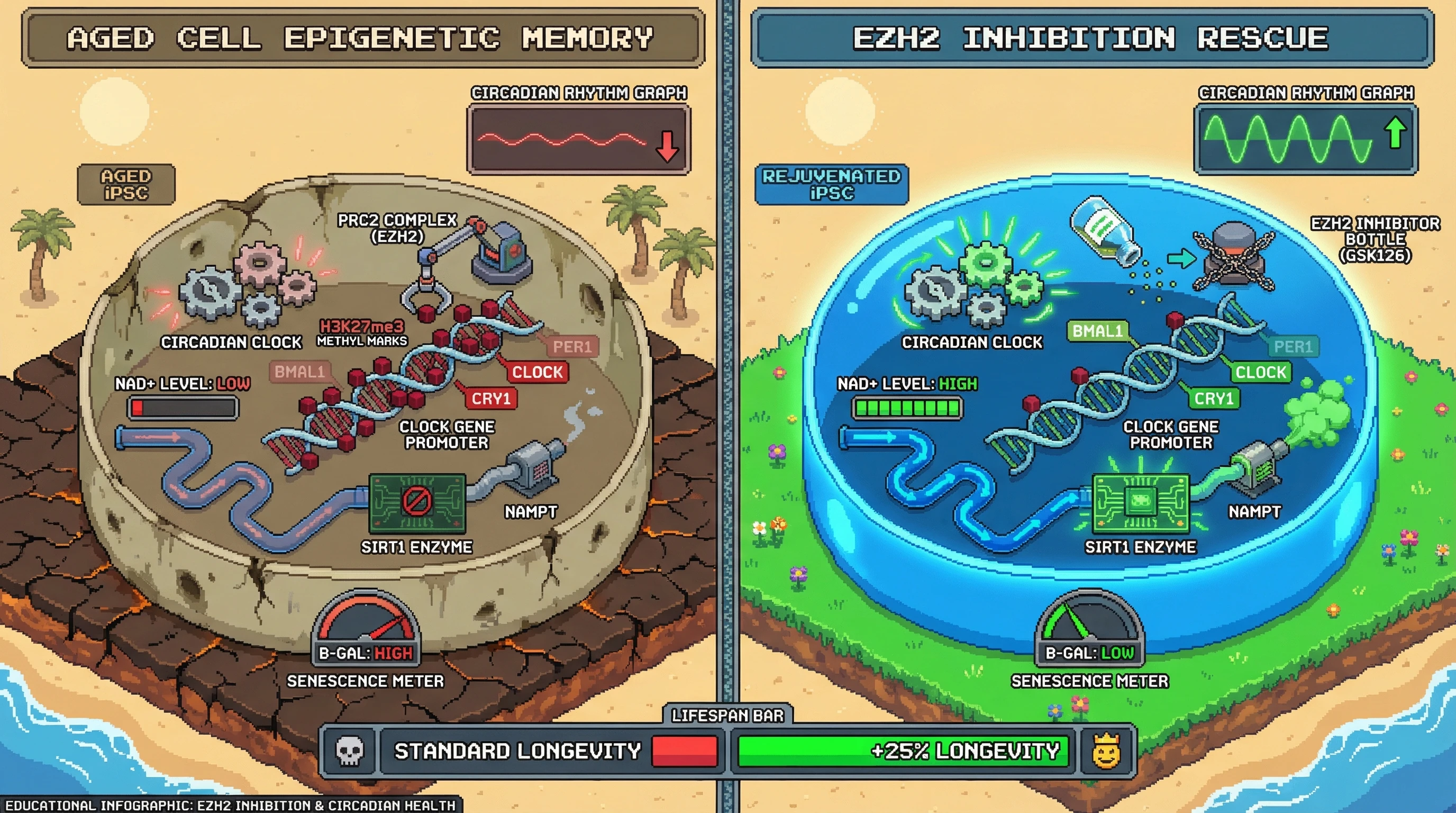Select the crowned smiley face icon

[x=1106, y=751]
